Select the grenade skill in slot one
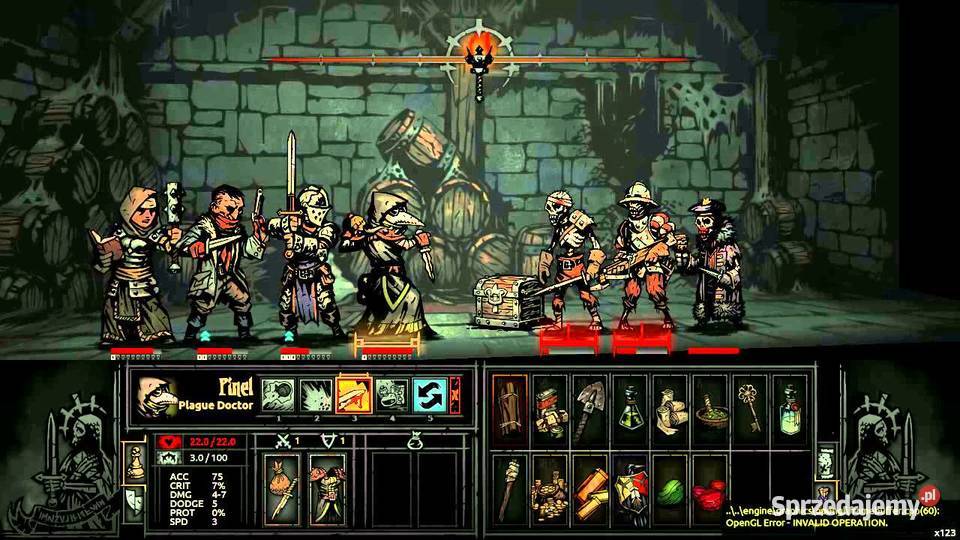960x540 pixels. [277, 394]
